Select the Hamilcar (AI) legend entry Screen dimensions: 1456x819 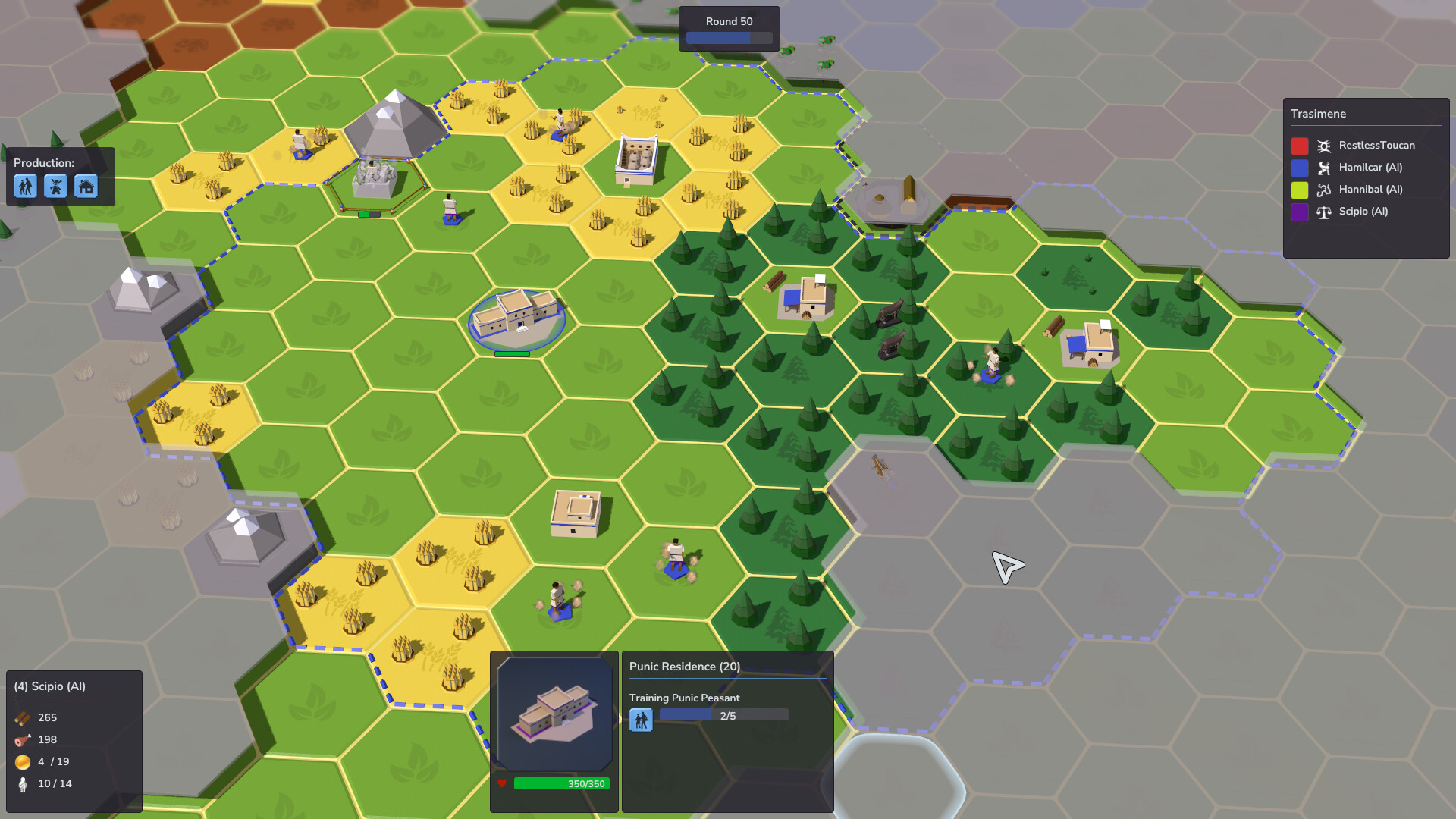click(x=1373, y=168)
